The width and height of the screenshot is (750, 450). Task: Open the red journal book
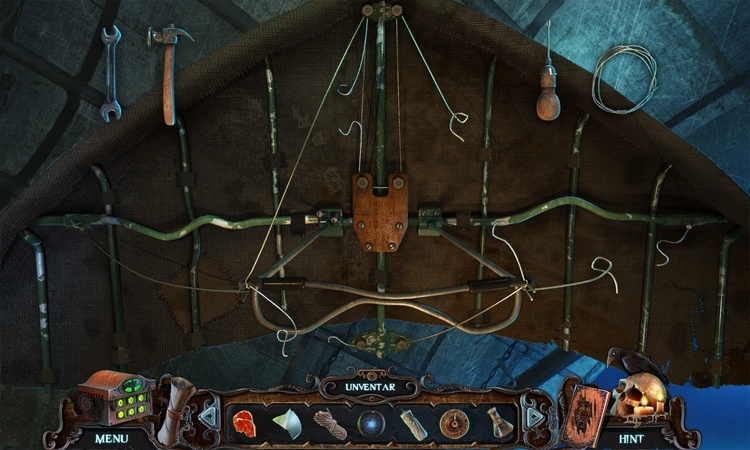pos(582,411)
